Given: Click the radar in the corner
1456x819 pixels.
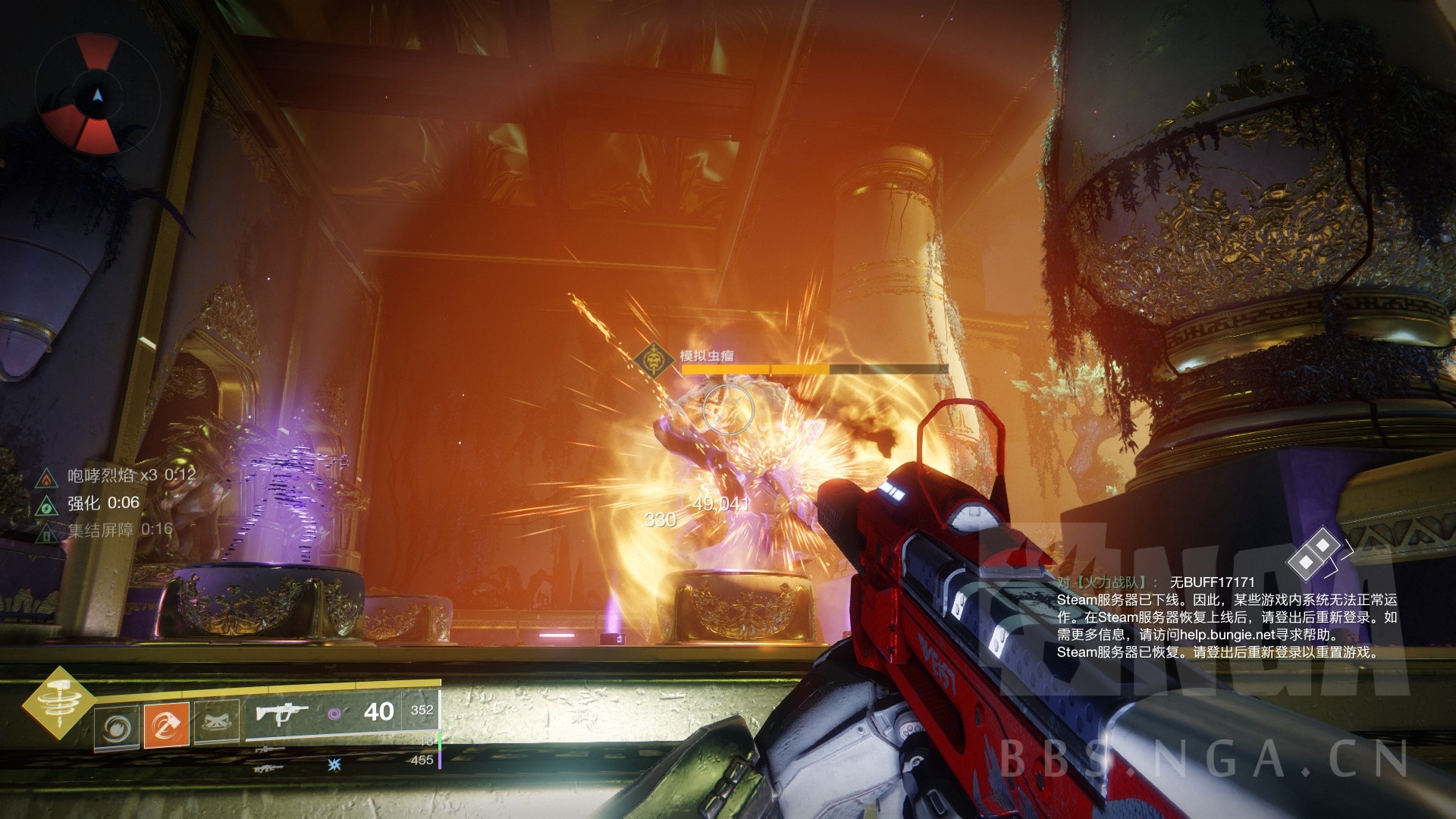Looking at the screenshot, I should tap(97, 96).
